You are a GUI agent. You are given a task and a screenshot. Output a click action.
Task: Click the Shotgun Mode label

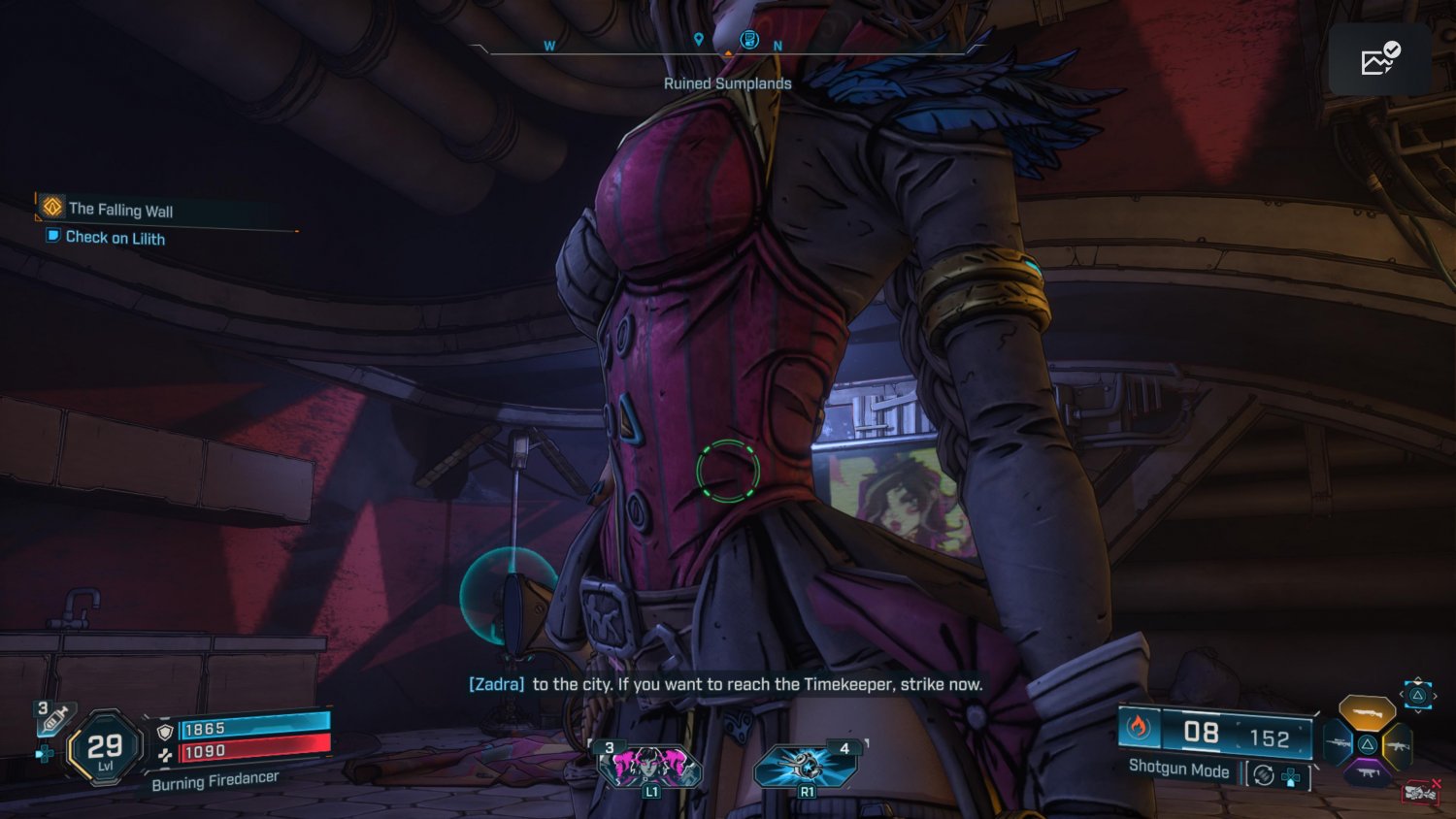pos(1180,770)
